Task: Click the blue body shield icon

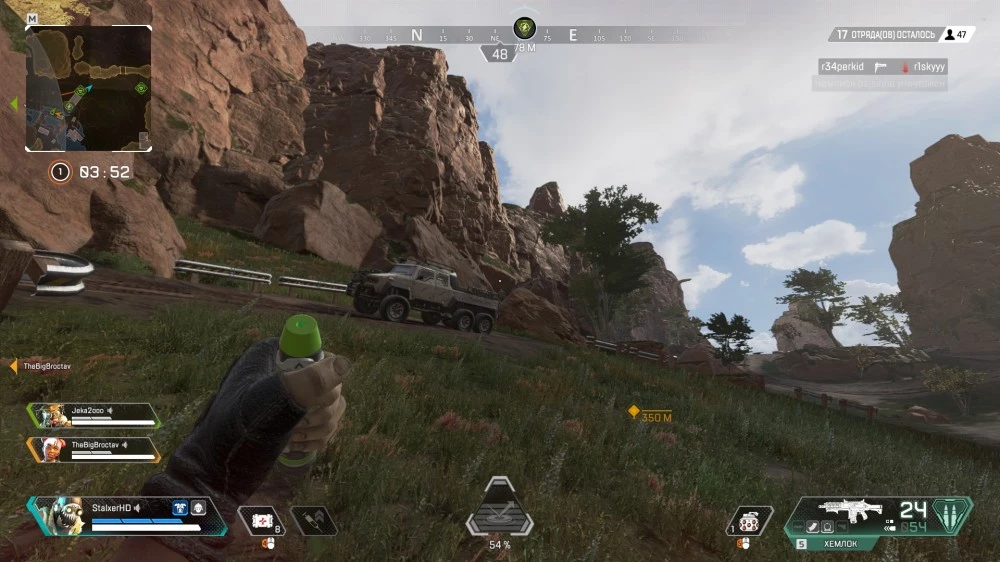Action: point(181,508)
